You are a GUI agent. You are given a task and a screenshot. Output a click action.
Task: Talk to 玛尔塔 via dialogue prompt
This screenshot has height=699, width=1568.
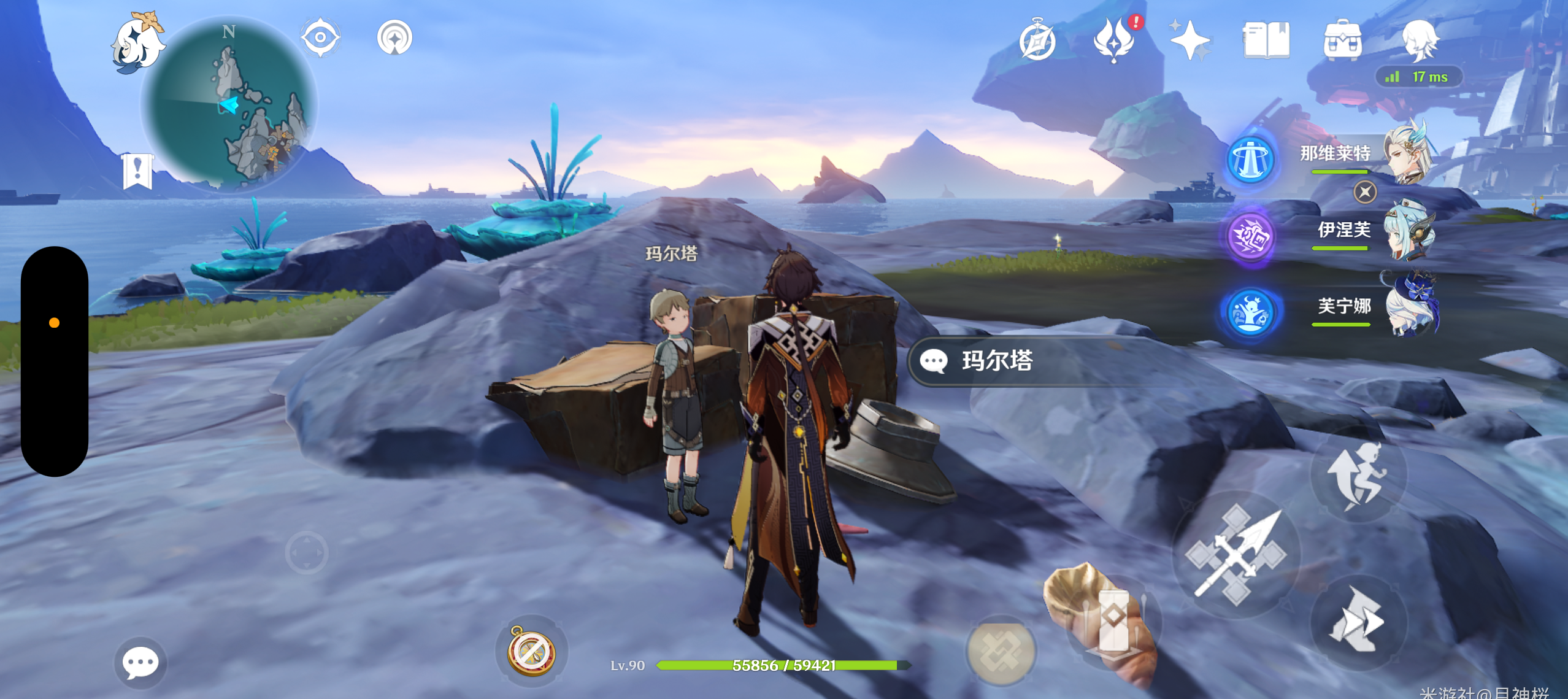(997, 361)
